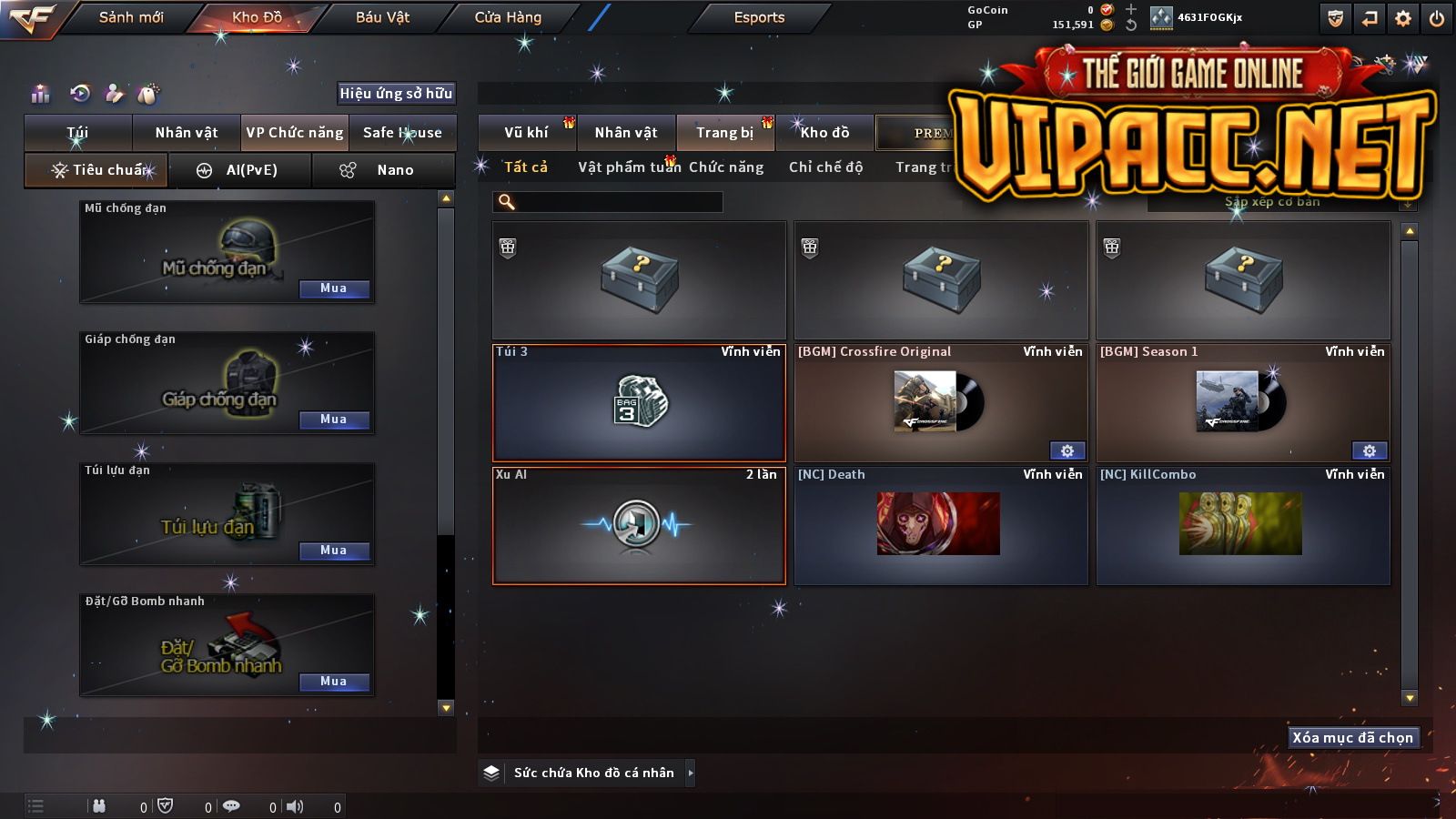Buy the Túi lựu đạn item
This screenshot has height=819, width=1456.
point(334,551)
